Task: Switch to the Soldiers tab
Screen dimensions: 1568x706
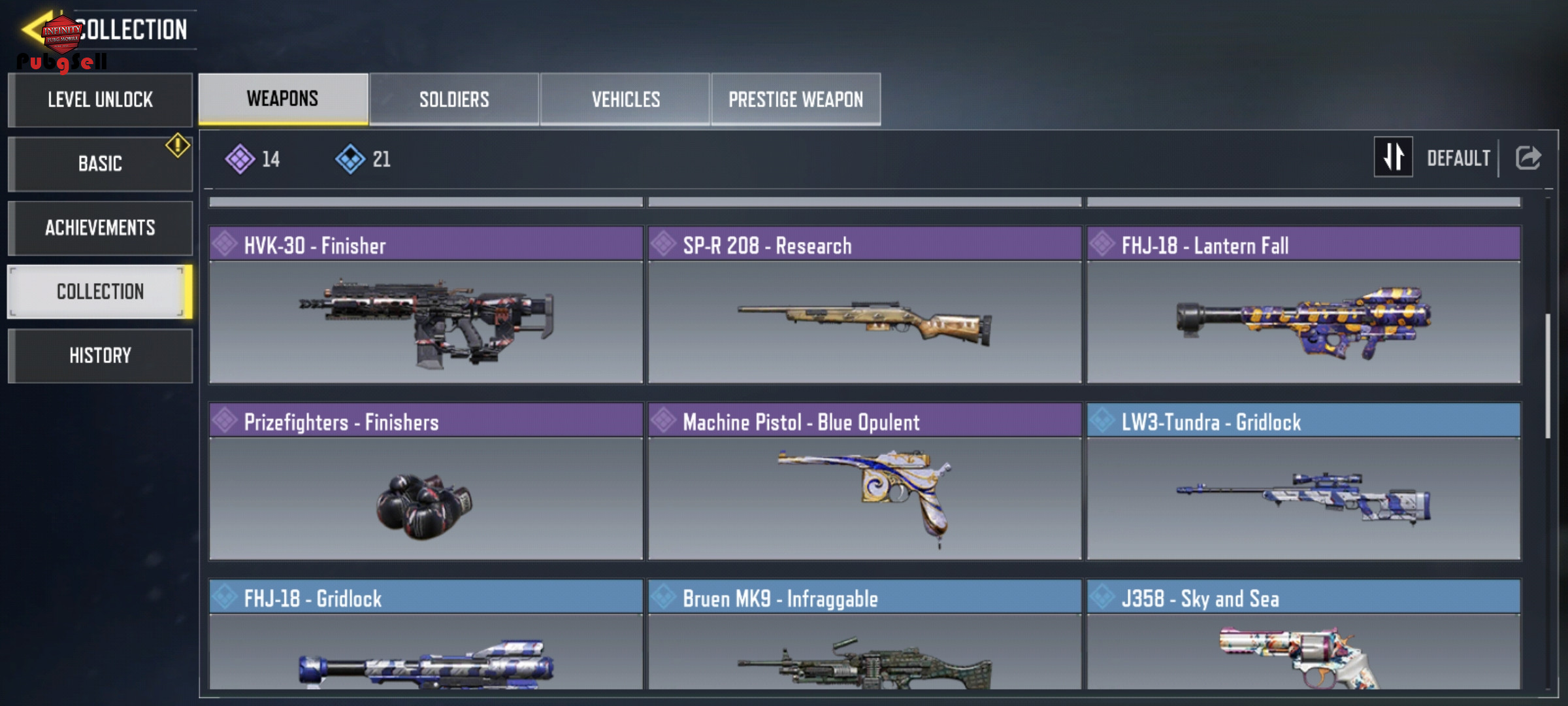Action: [454, 99]
